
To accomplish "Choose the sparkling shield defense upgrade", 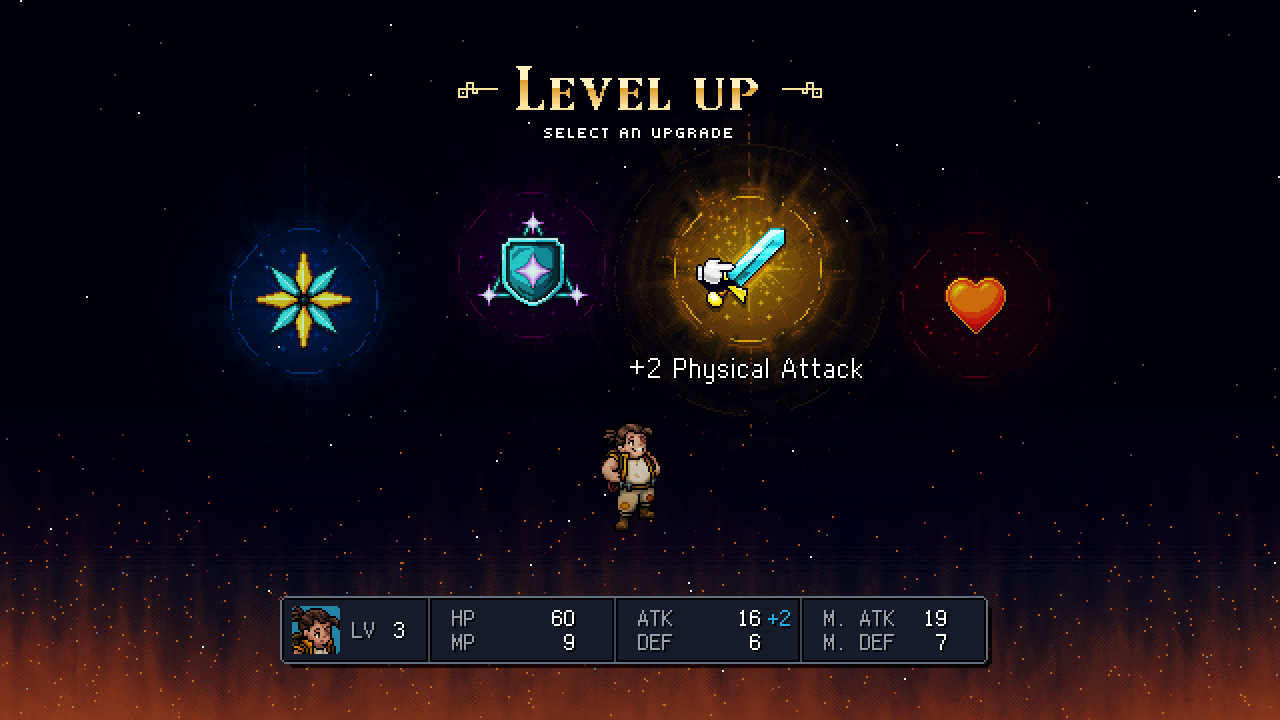I will point(531,268).
